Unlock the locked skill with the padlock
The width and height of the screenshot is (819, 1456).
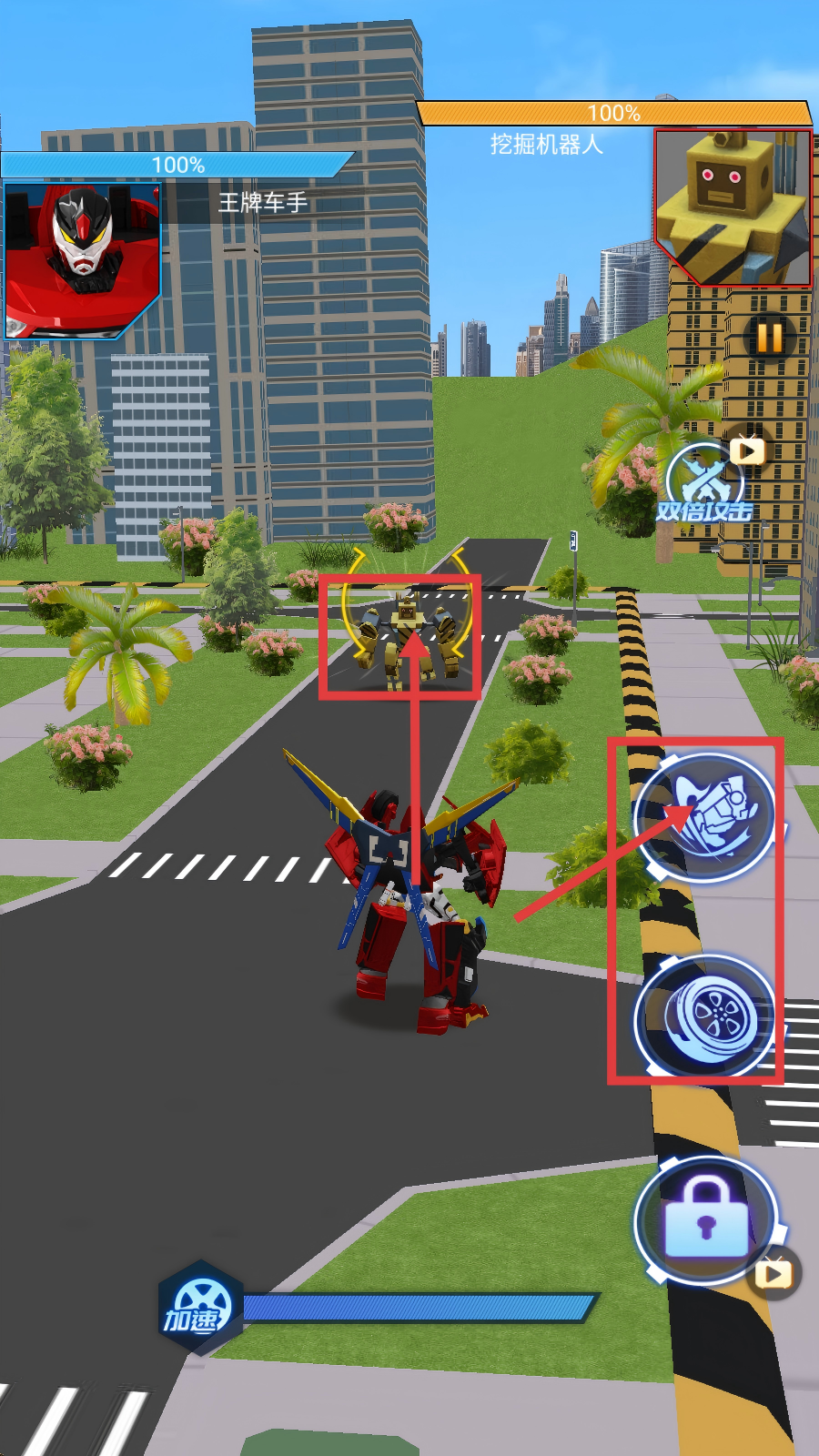[706, 1219]
